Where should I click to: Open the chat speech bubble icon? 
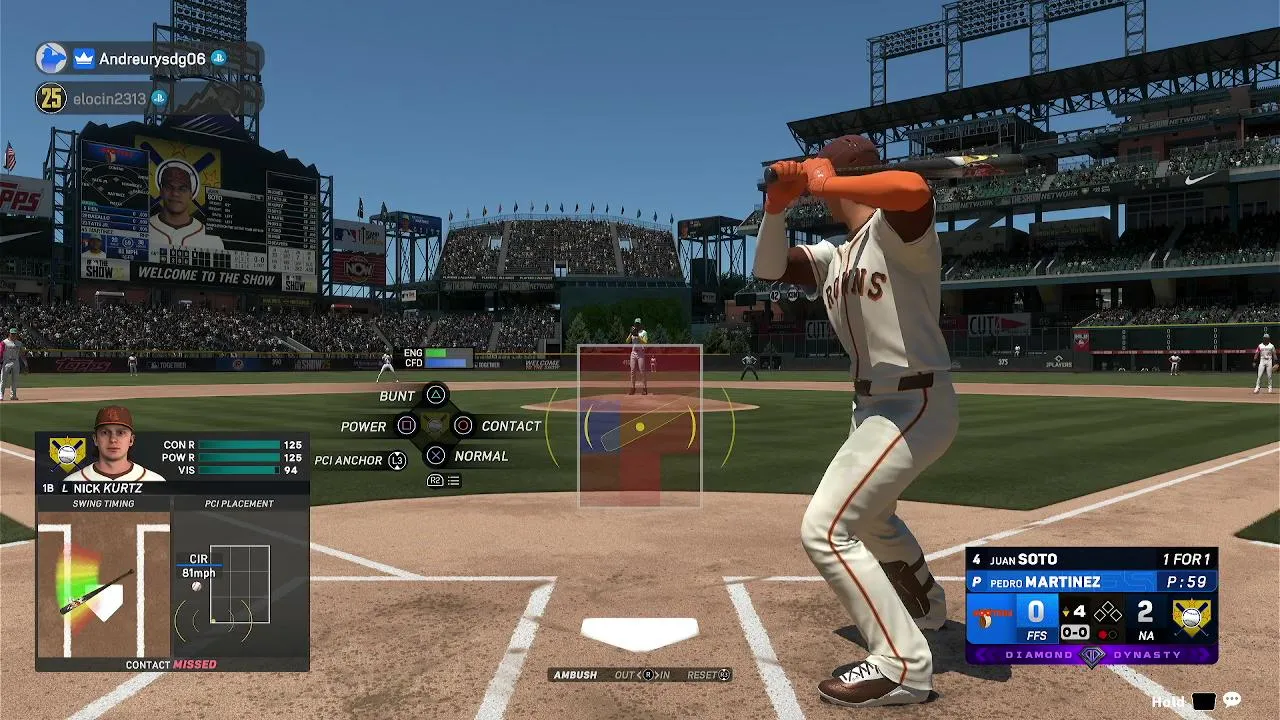1232,701
